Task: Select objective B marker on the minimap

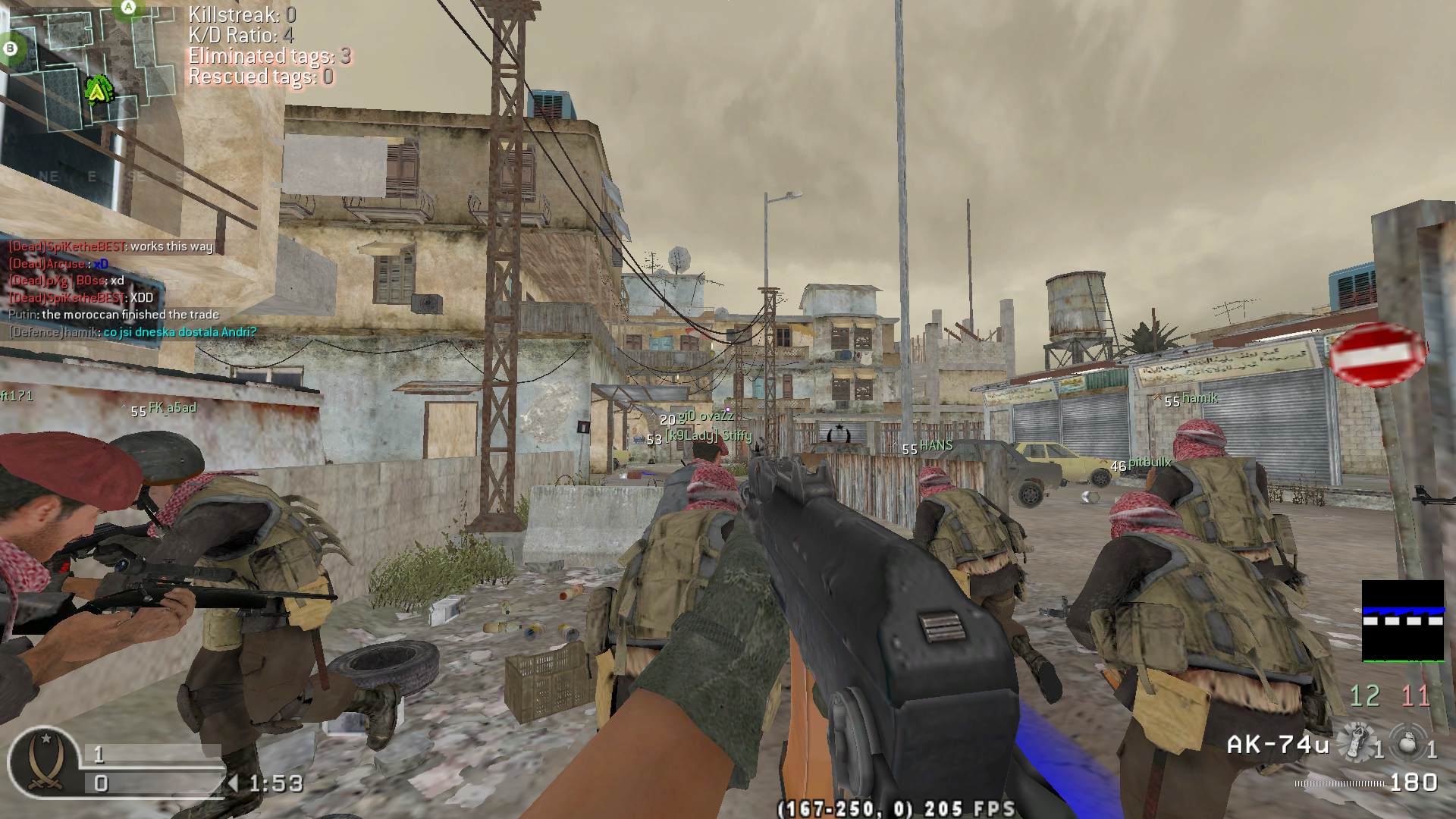Action: point(11,48)
